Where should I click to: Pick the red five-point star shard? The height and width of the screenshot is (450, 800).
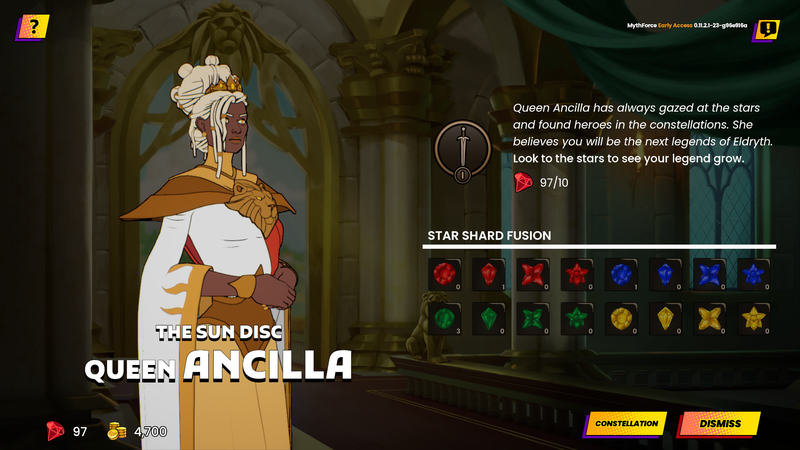click(x=576, y=274)
